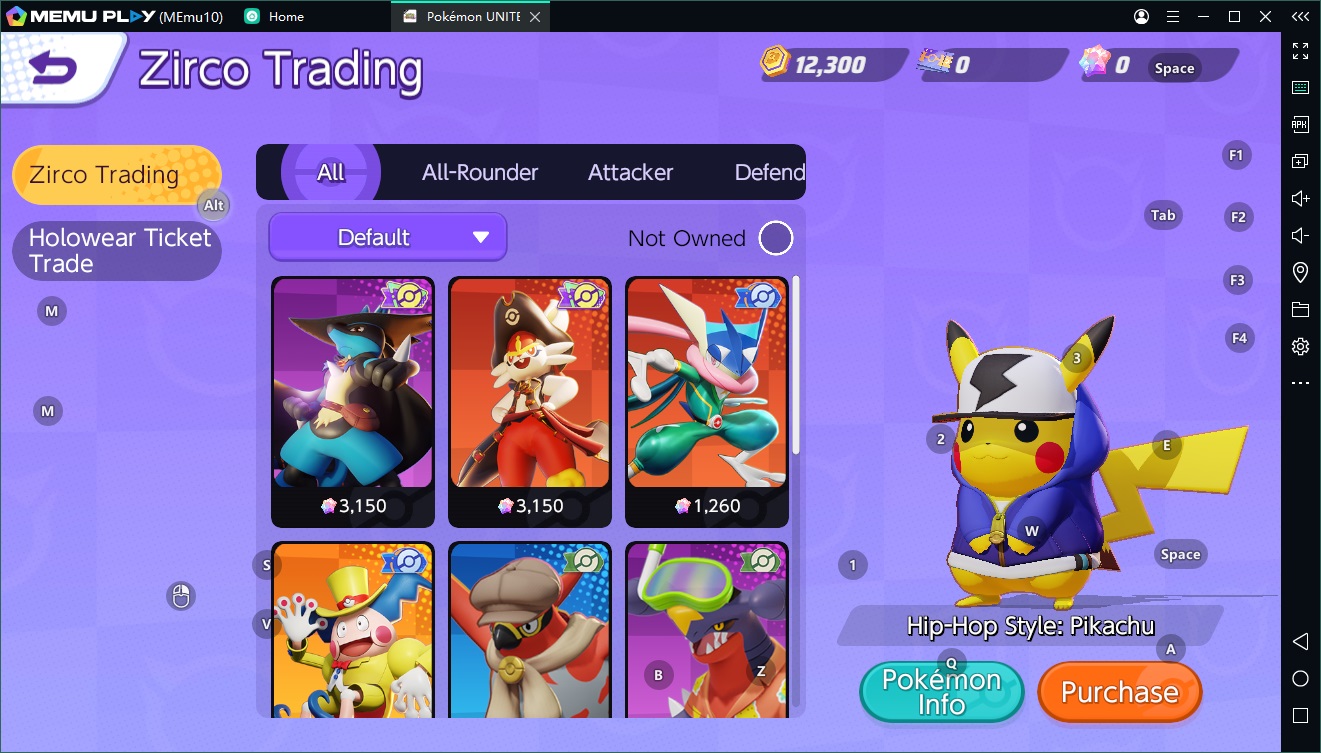Image resolution: width=1321 pixels, height=753 pixels.
Task: Go back using the purple arrow button
Action: [x=54, y=67]
